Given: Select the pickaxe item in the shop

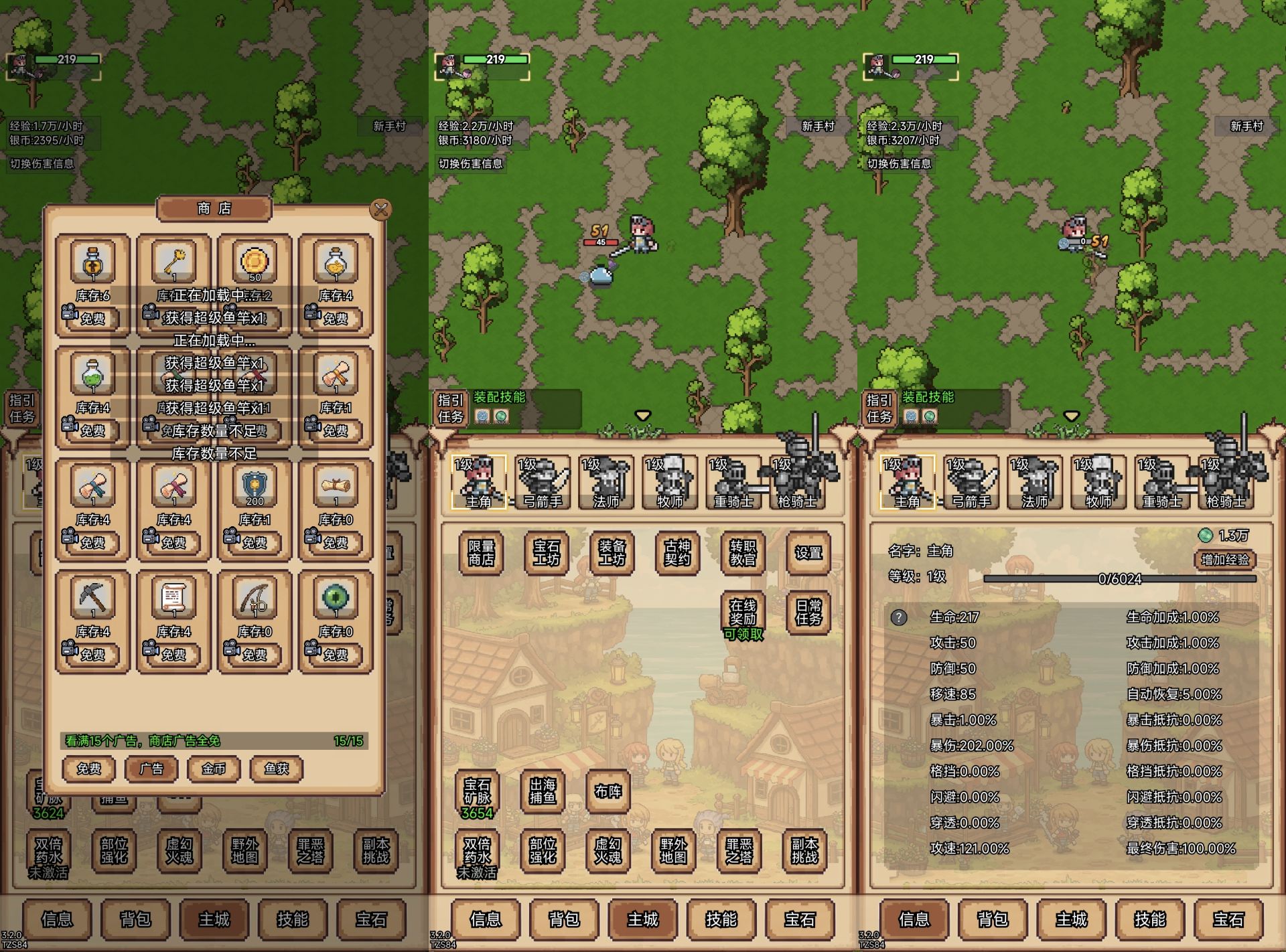Looking at the screenshot, I should (x=92, y=598).
